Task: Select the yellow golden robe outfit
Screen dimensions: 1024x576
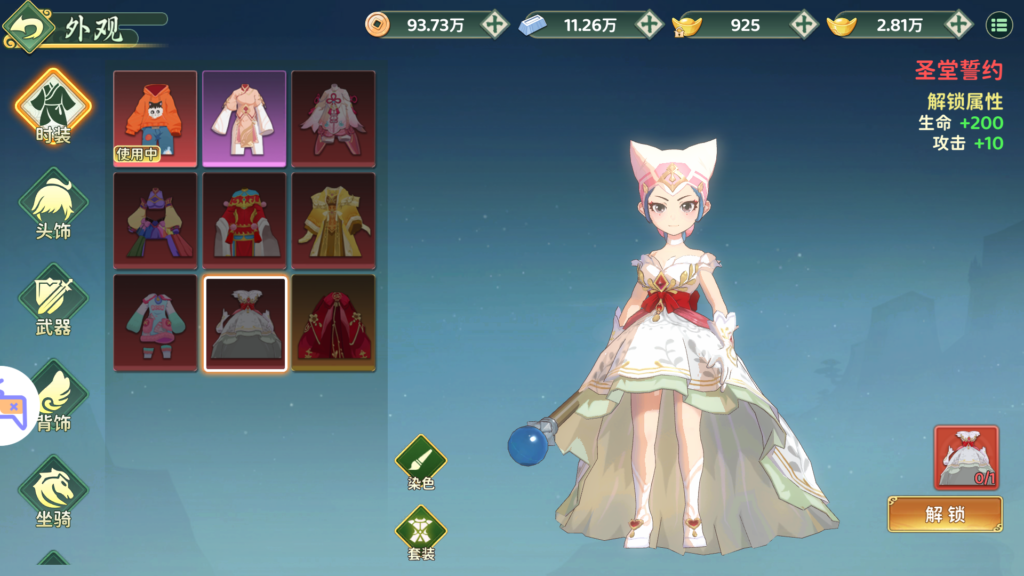Action: pyautogui.click(x=333, y=220)
